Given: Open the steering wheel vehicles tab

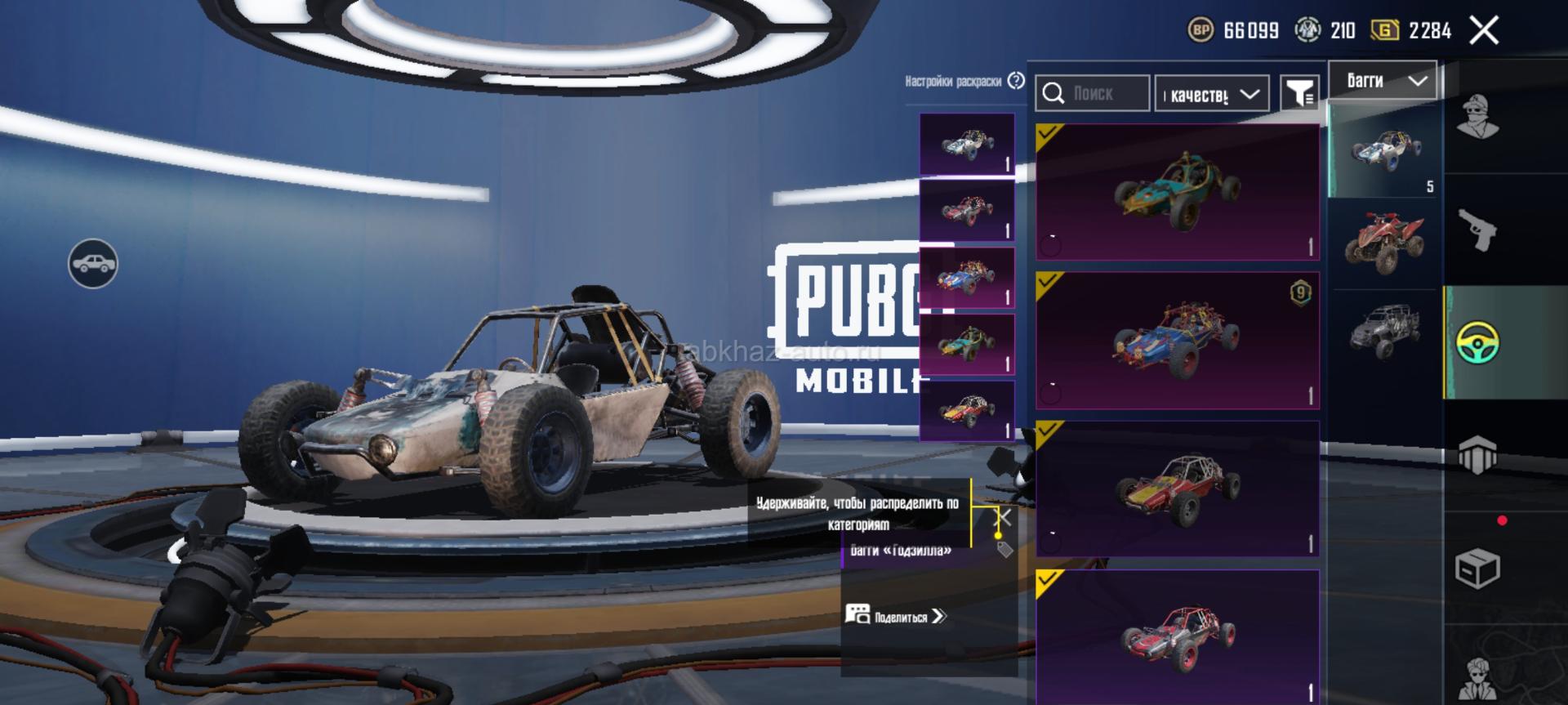Looking at the screenshot, I should coord(1477,343).
